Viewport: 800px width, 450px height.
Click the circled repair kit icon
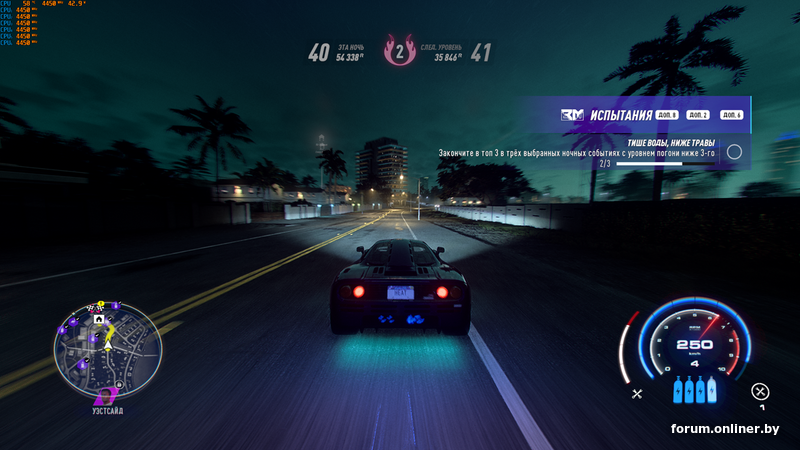[761, 391]
